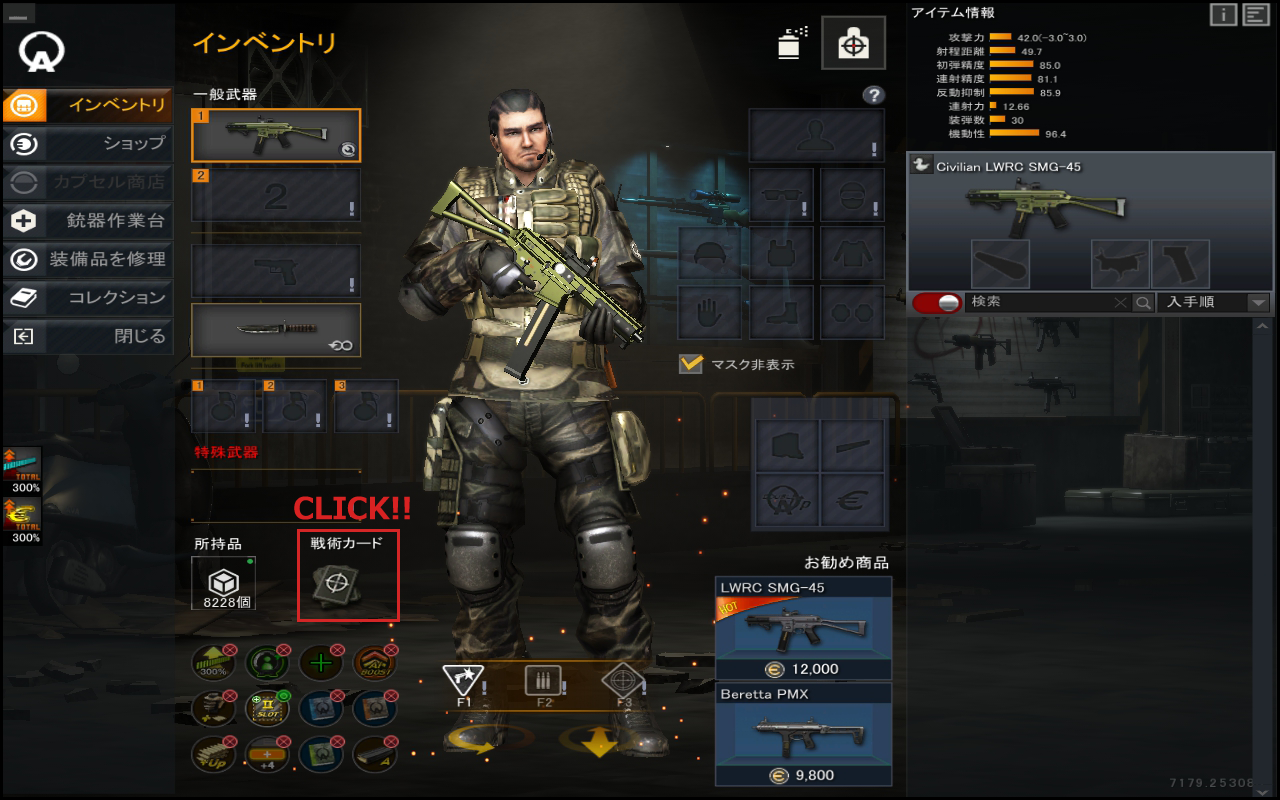Select the combat knife melee slot
This screenshot has width=1280, height=800.
pos(276,330)
